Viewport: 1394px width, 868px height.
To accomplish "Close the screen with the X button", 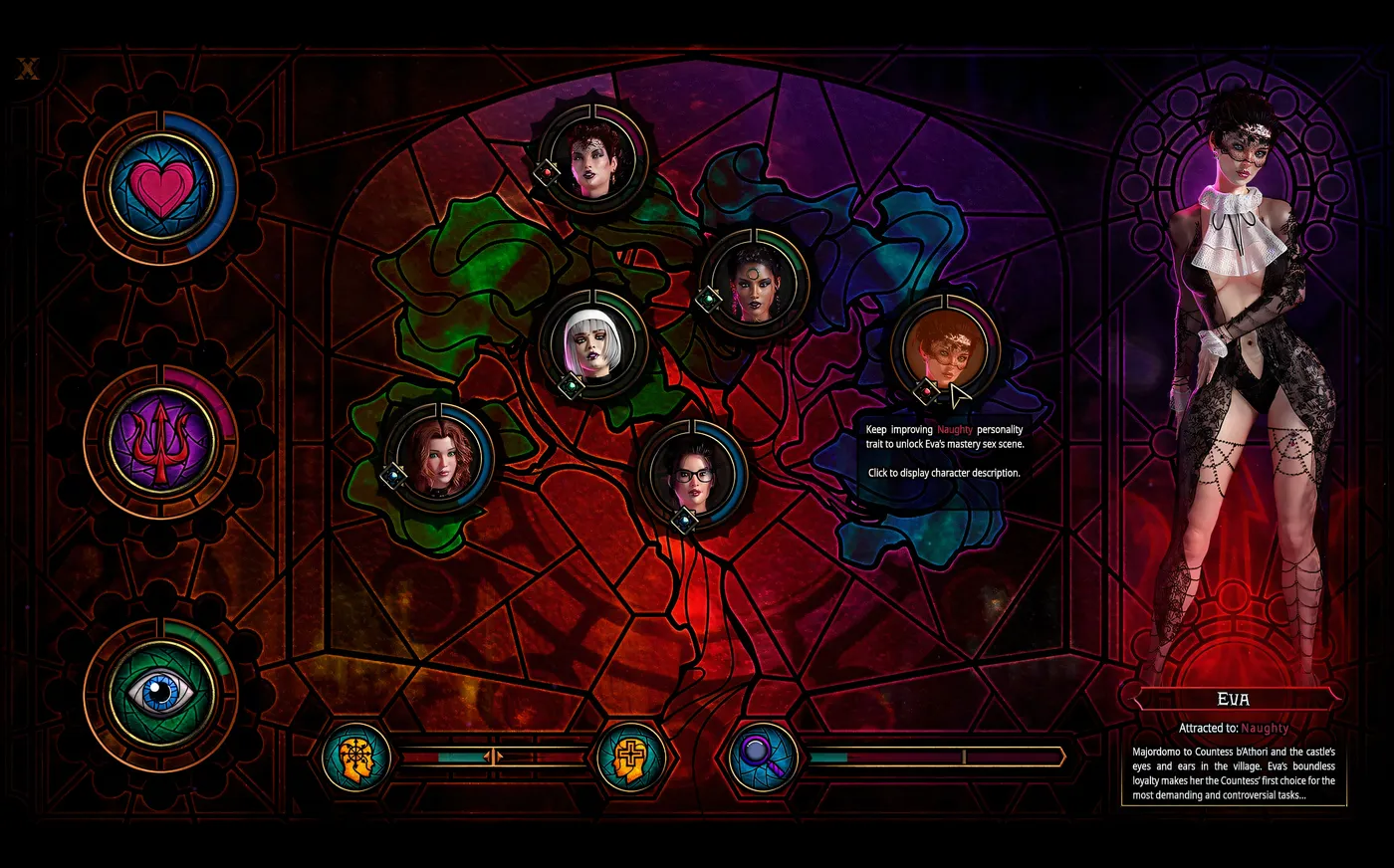I will (28, 69).
